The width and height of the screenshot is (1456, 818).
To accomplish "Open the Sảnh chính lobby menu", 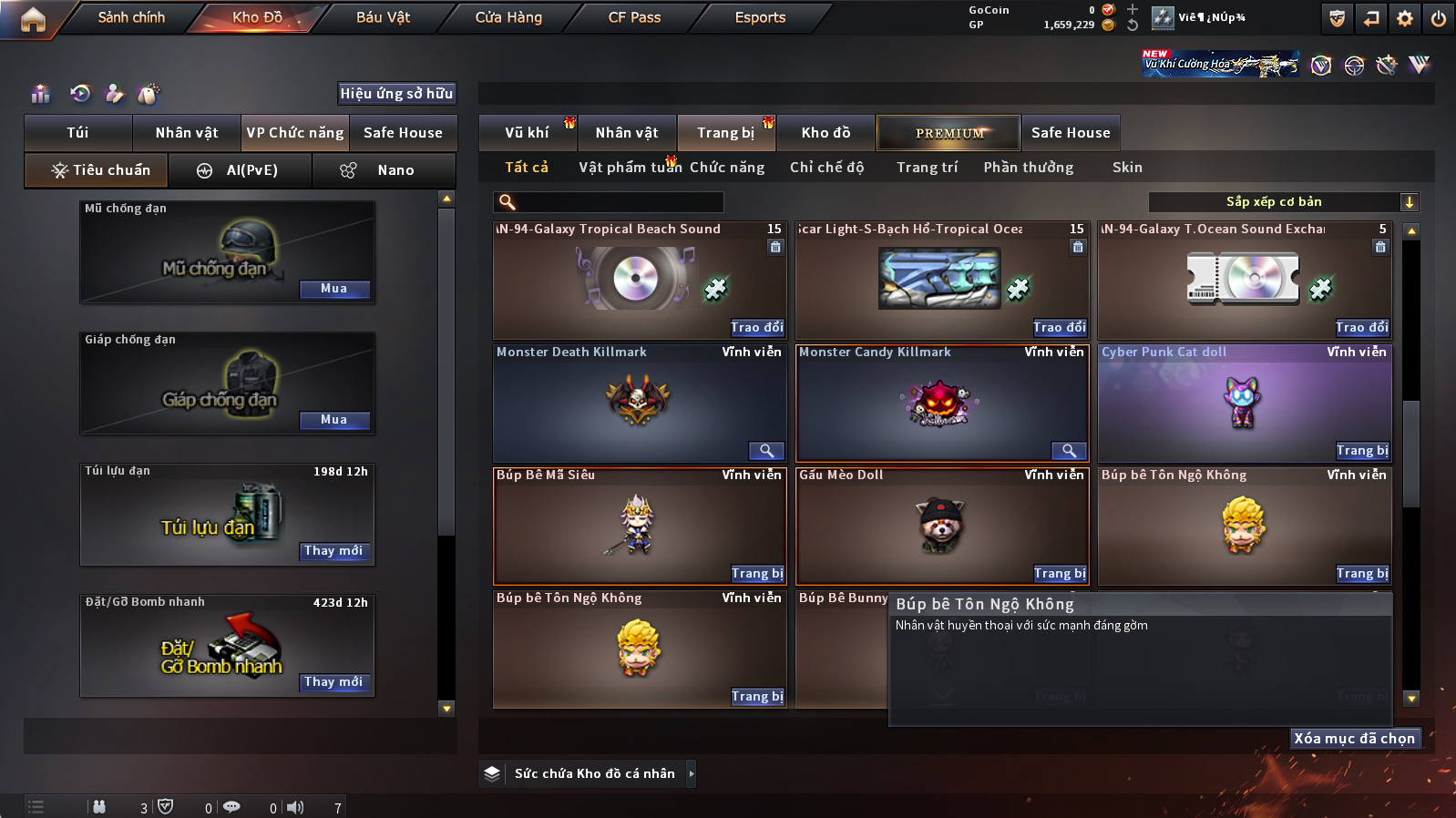I will coord(131,17).
